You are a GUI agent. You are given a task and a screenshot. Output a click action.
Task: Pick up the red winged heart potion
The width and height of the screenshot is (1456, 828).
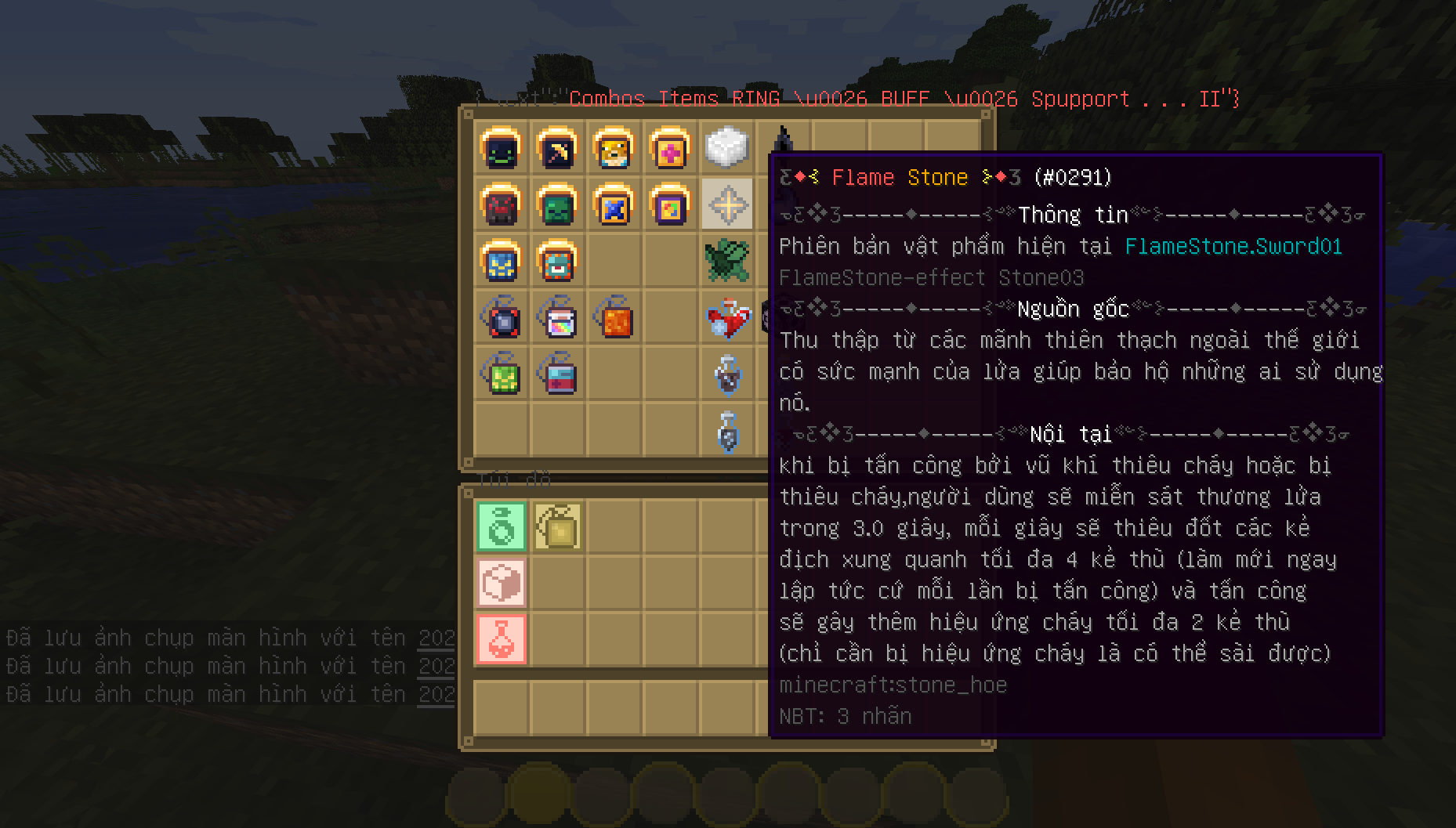[726, 319]
